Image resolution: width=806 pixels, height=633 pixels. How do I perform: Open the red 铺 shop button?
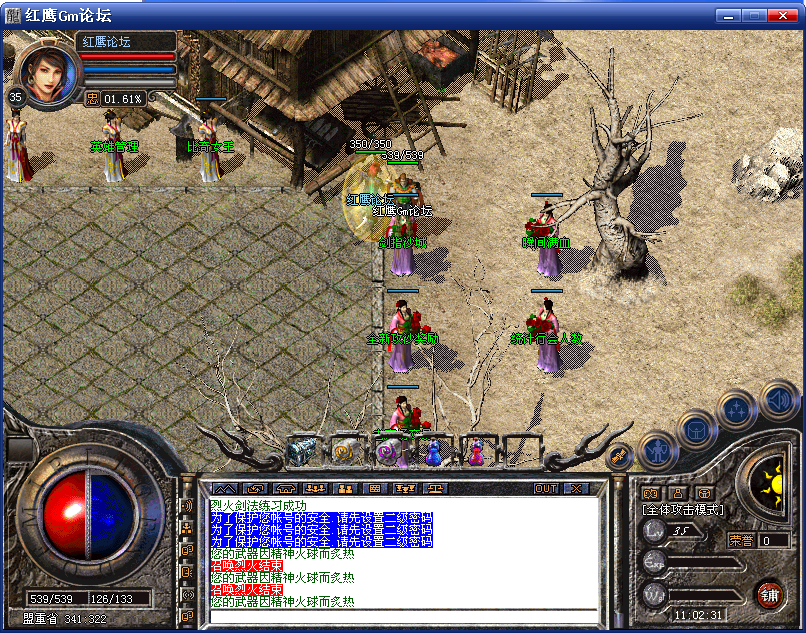769,594
